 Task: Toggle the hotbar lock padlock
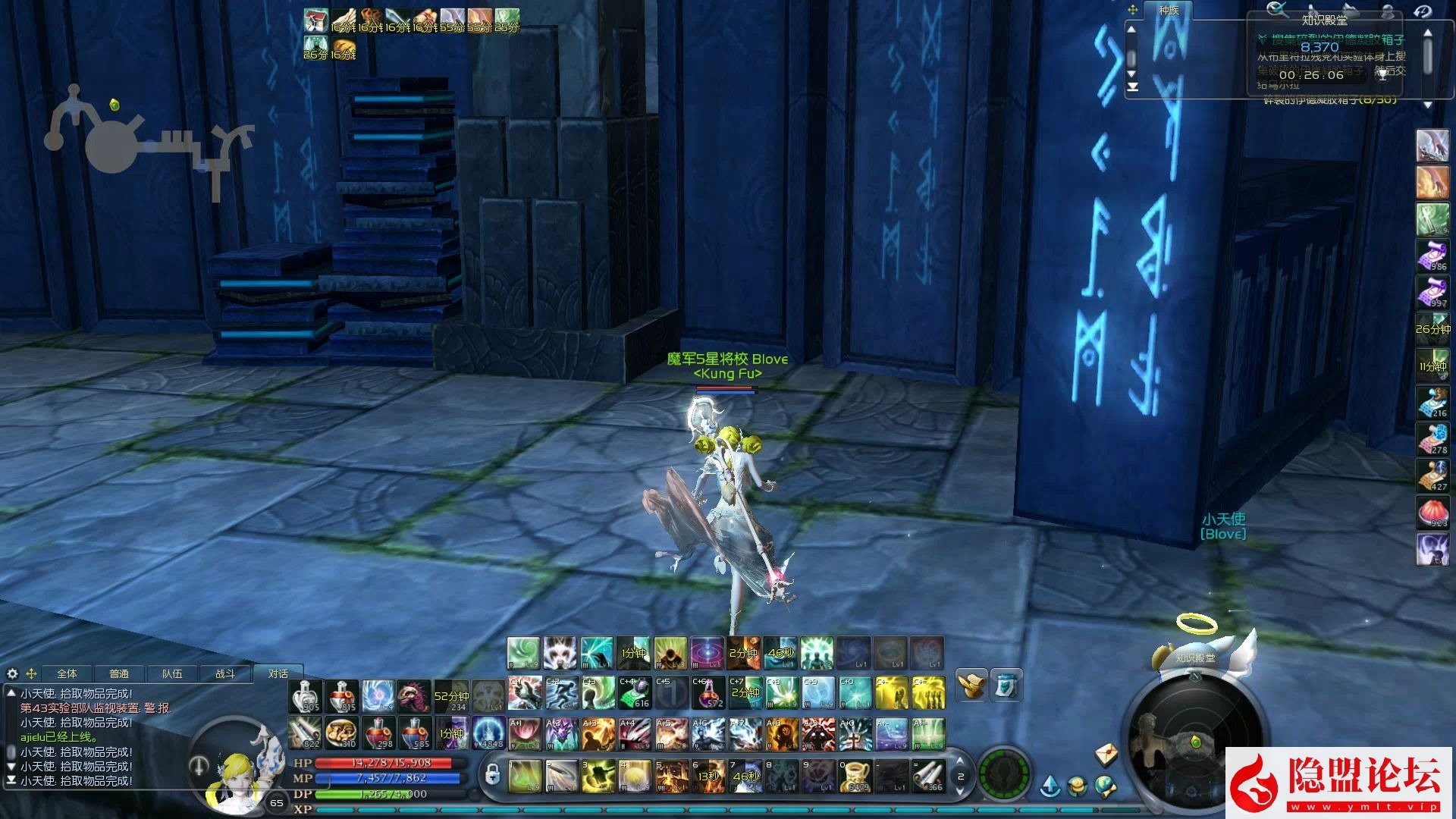(492, 775)
